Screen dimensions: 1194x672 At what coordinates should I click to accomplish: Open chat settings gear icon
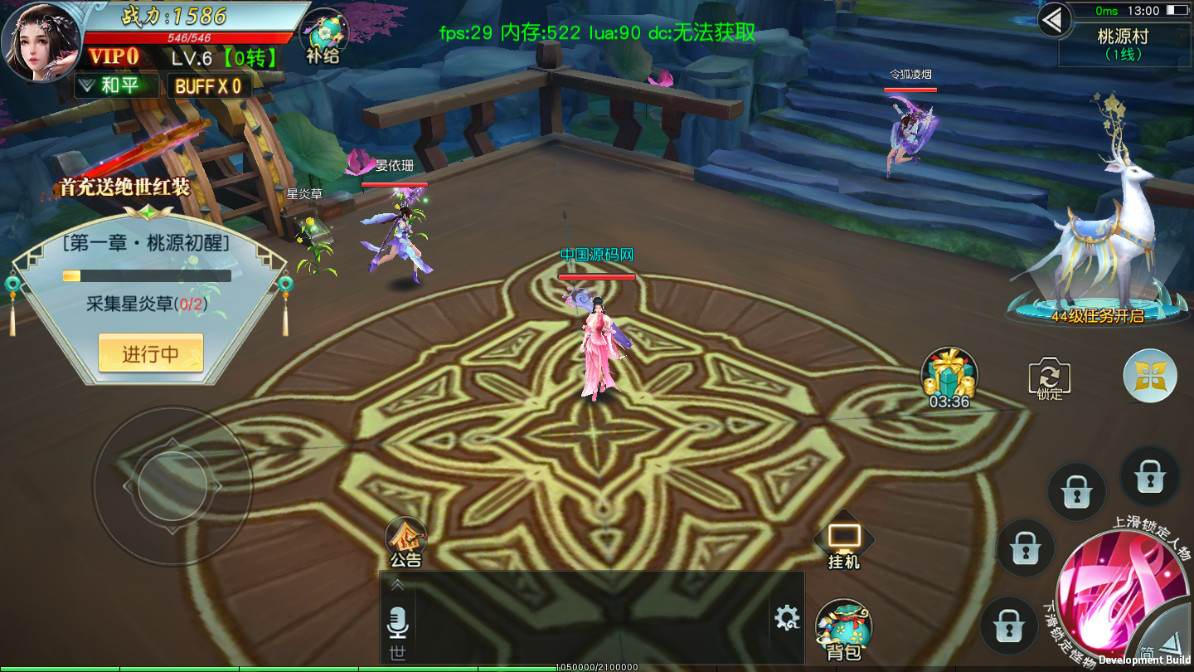(x=786, y=618)
